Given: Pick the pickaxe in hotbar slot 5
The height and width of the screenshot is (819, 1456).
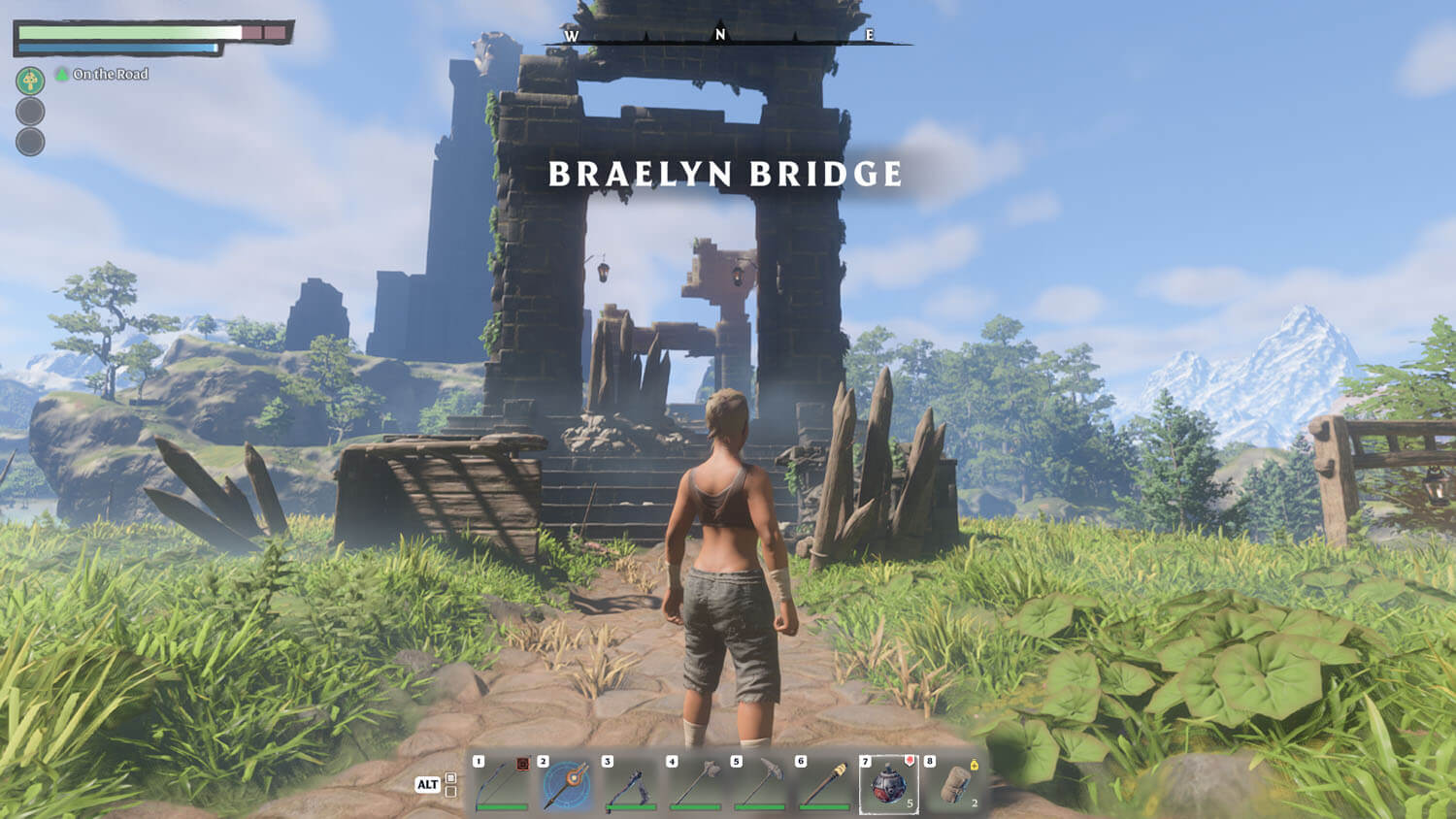Looking at the screenshot, I should [759, 784].
